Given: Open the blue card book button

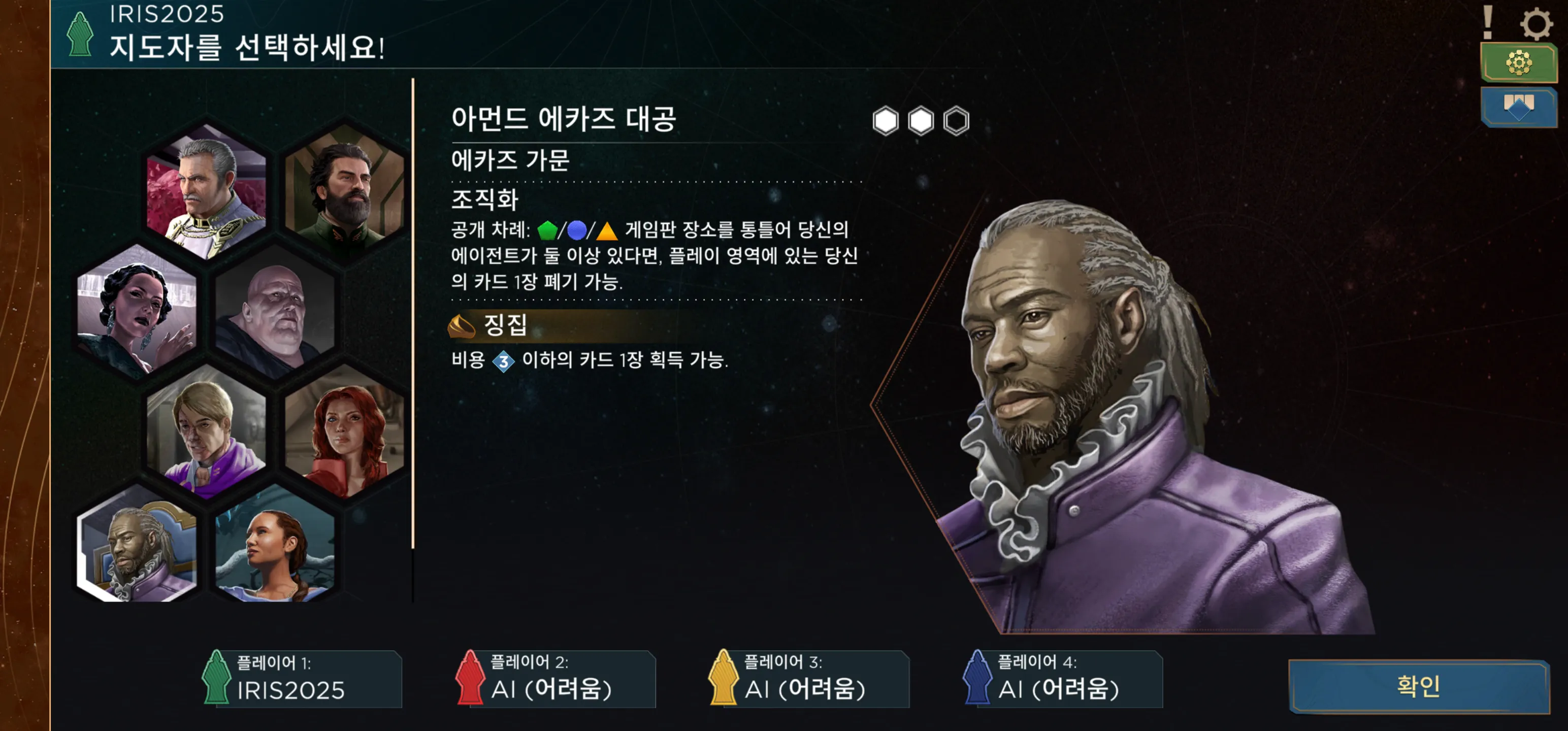Looking at the screenshot, I should pos(1518,107).
